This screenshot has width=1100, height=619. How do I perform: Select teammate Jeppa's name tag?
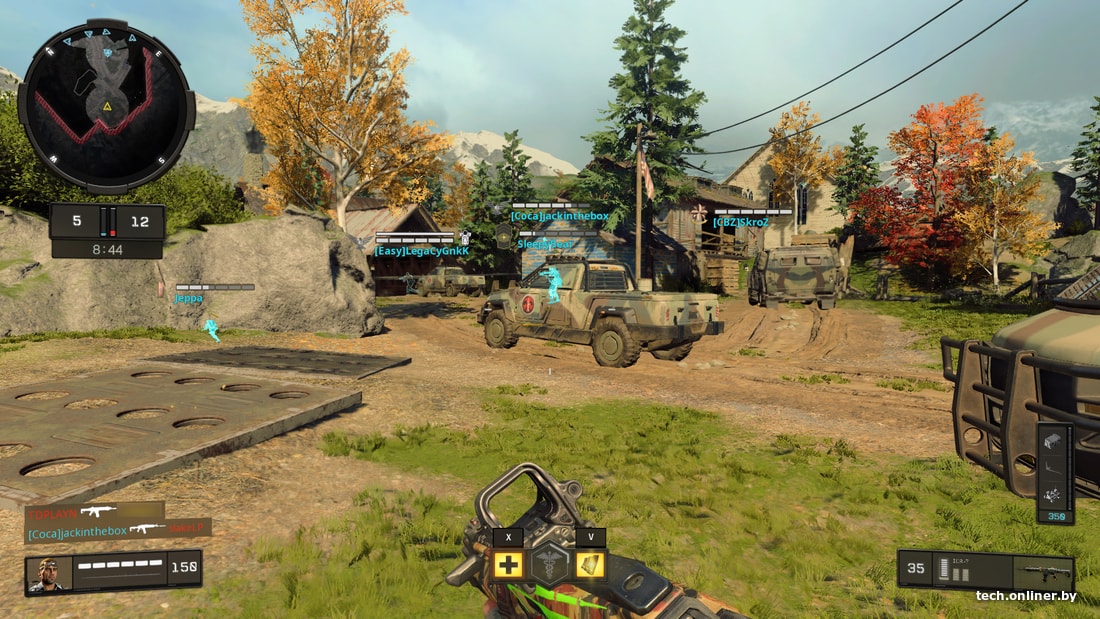(x=188, y=298)
